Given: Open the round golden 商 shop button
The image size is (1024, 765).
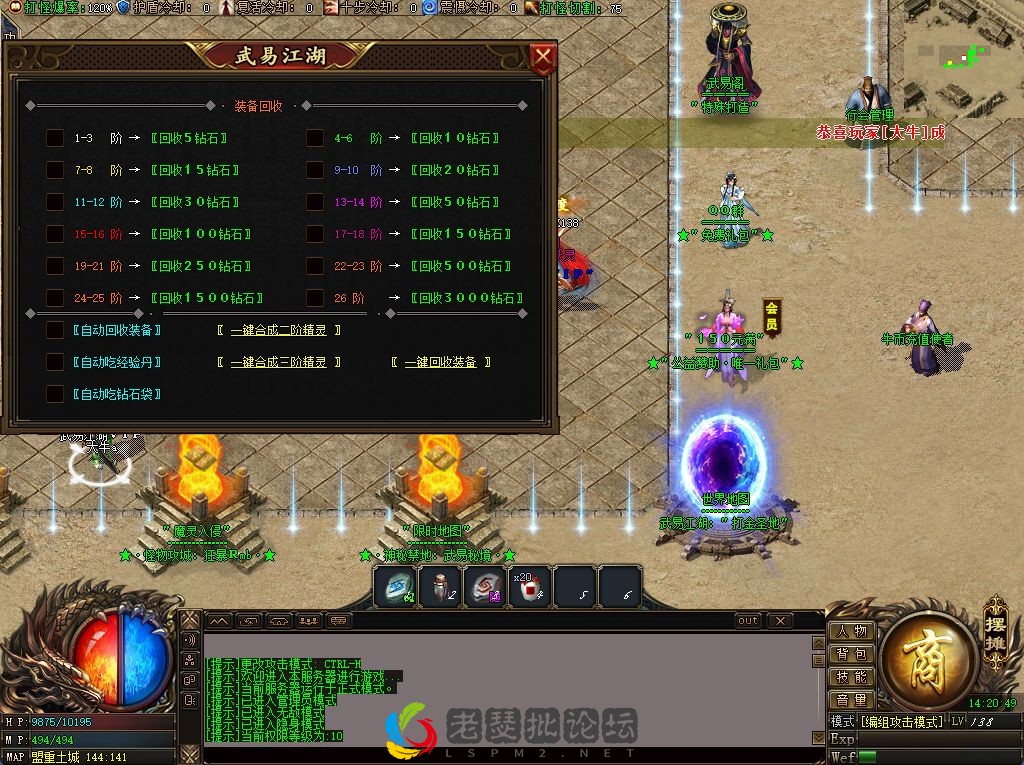Looking at the screenshot, I should [x=929, y=662].
